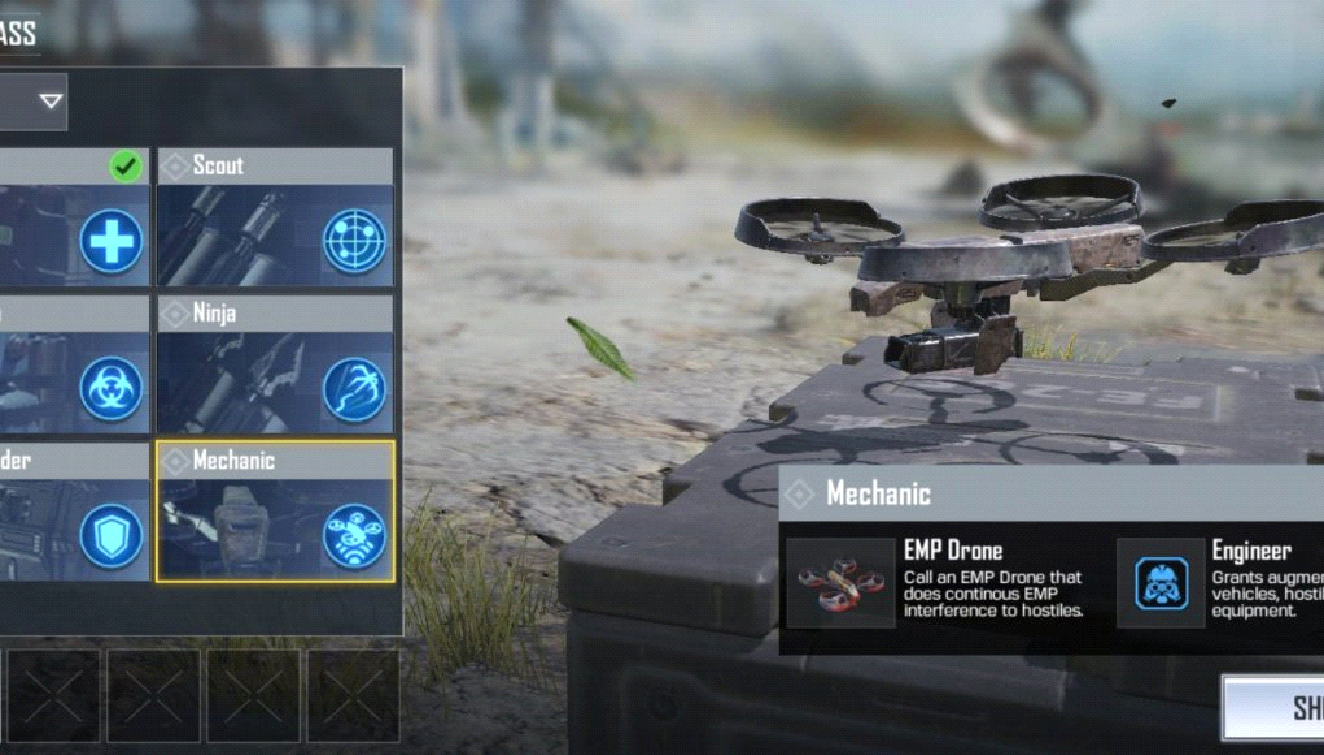The image size is (1324, 755).
Task: Click the white button at bottom right
Action: tap(1275, 708)
